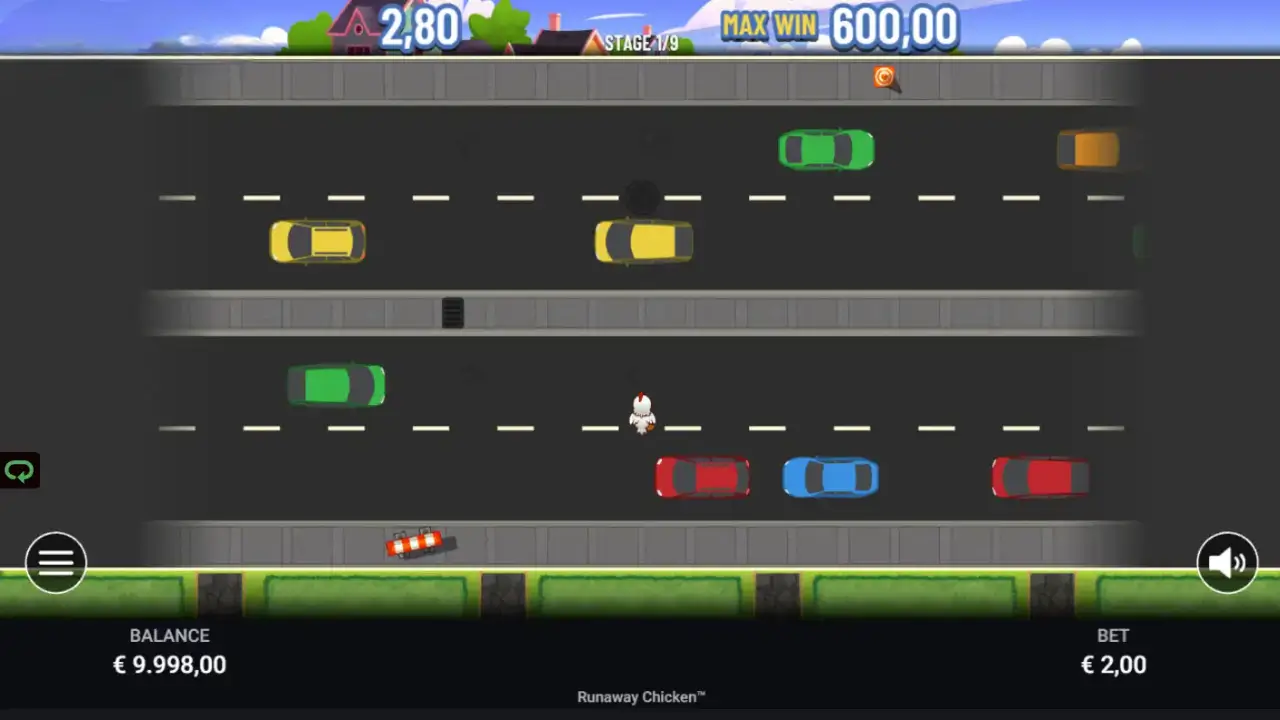Click the Runaway Chicken title text
This screenshot has width=1280, height=720.
tap(640, 697)
